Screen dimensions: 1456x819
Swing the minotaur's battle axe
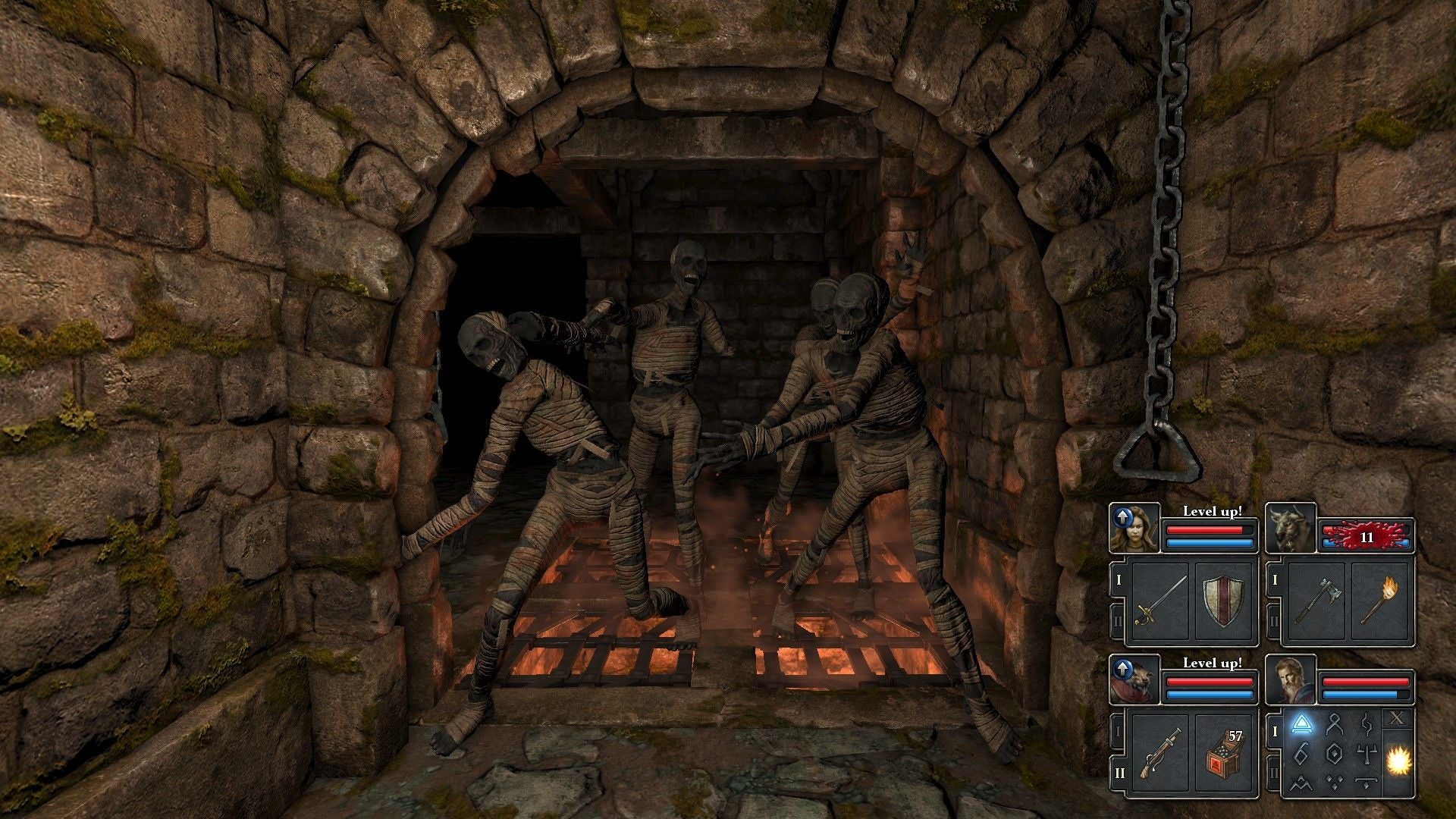click(1316, 601)
